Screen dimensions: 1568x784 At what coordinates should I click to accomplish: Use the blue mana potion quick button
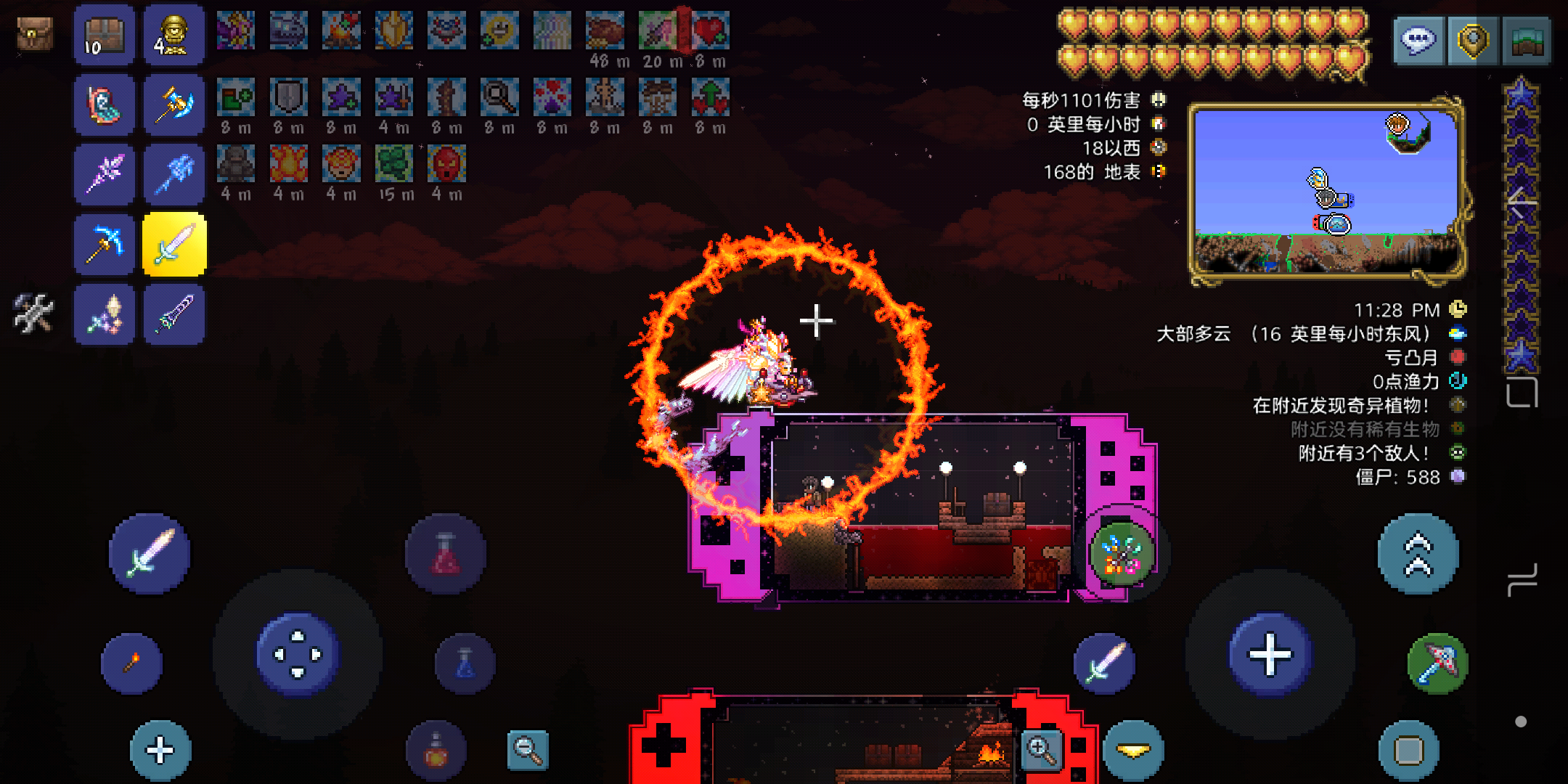pos(465,663)
